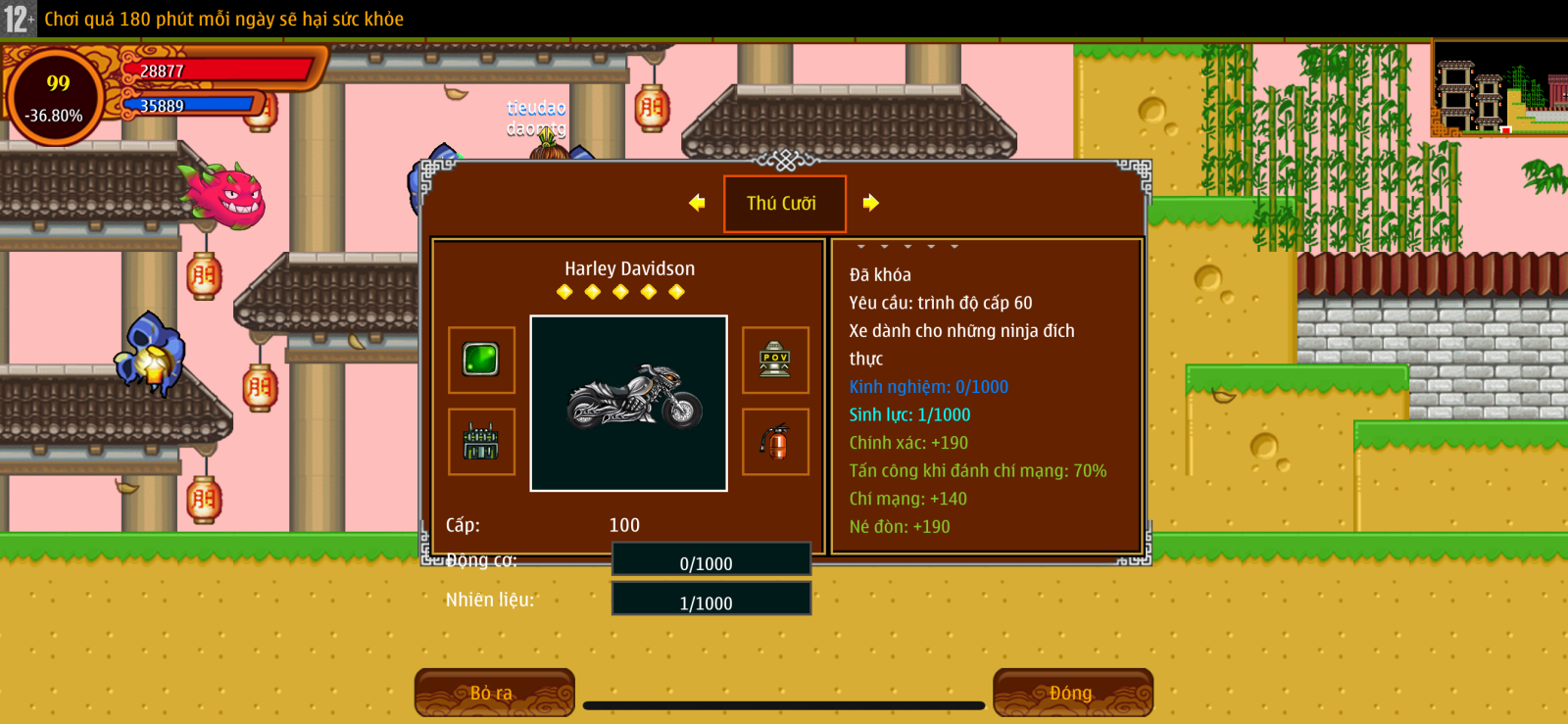Select the red fire extinguisher slot
This screenshot has width=1568, height=724.
775,442
